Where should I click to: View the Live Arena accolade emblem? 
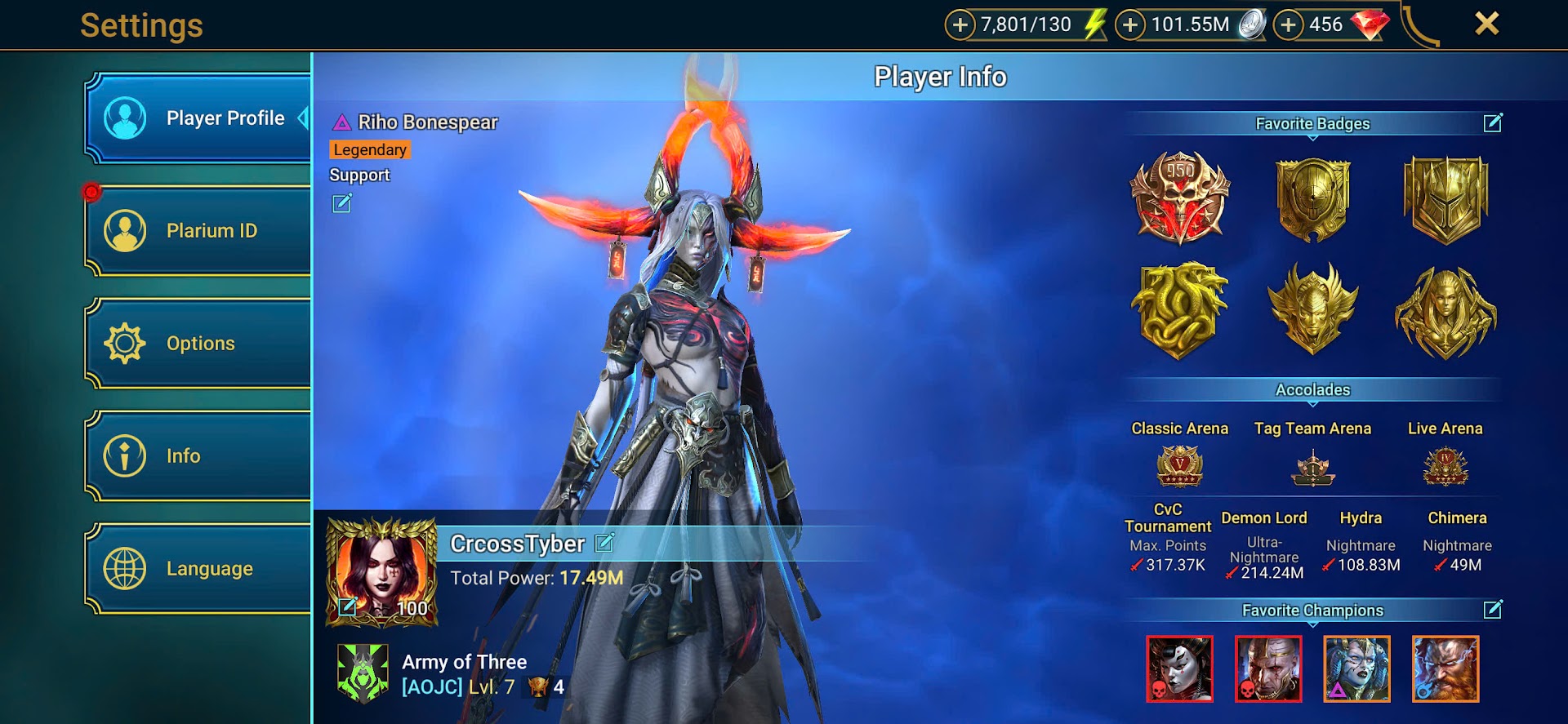[1445, 466]
